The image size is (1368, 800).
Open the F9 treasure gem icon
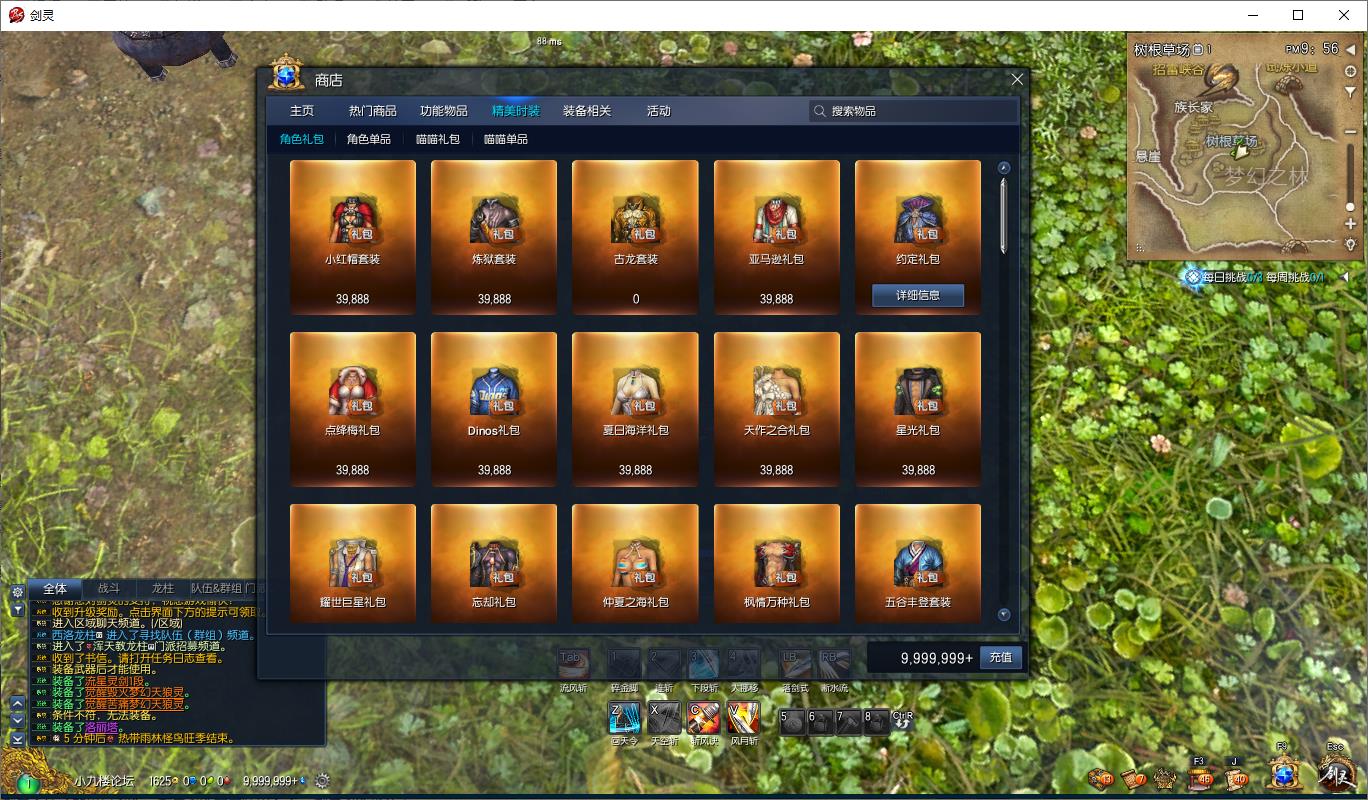(1285, 775)
